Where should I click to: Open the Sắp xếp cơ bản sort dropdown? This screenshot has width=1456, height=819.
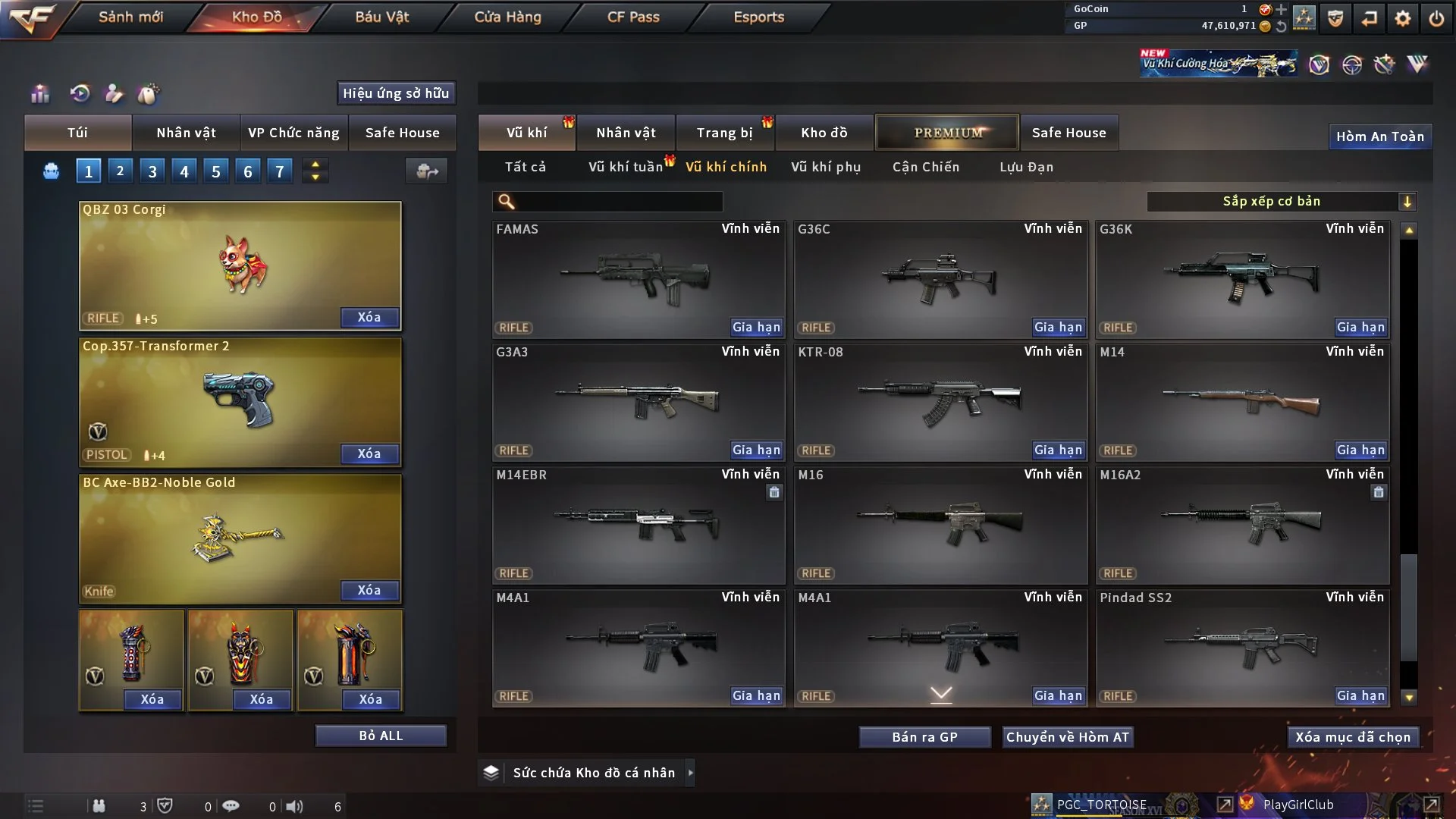point(1281,202)
